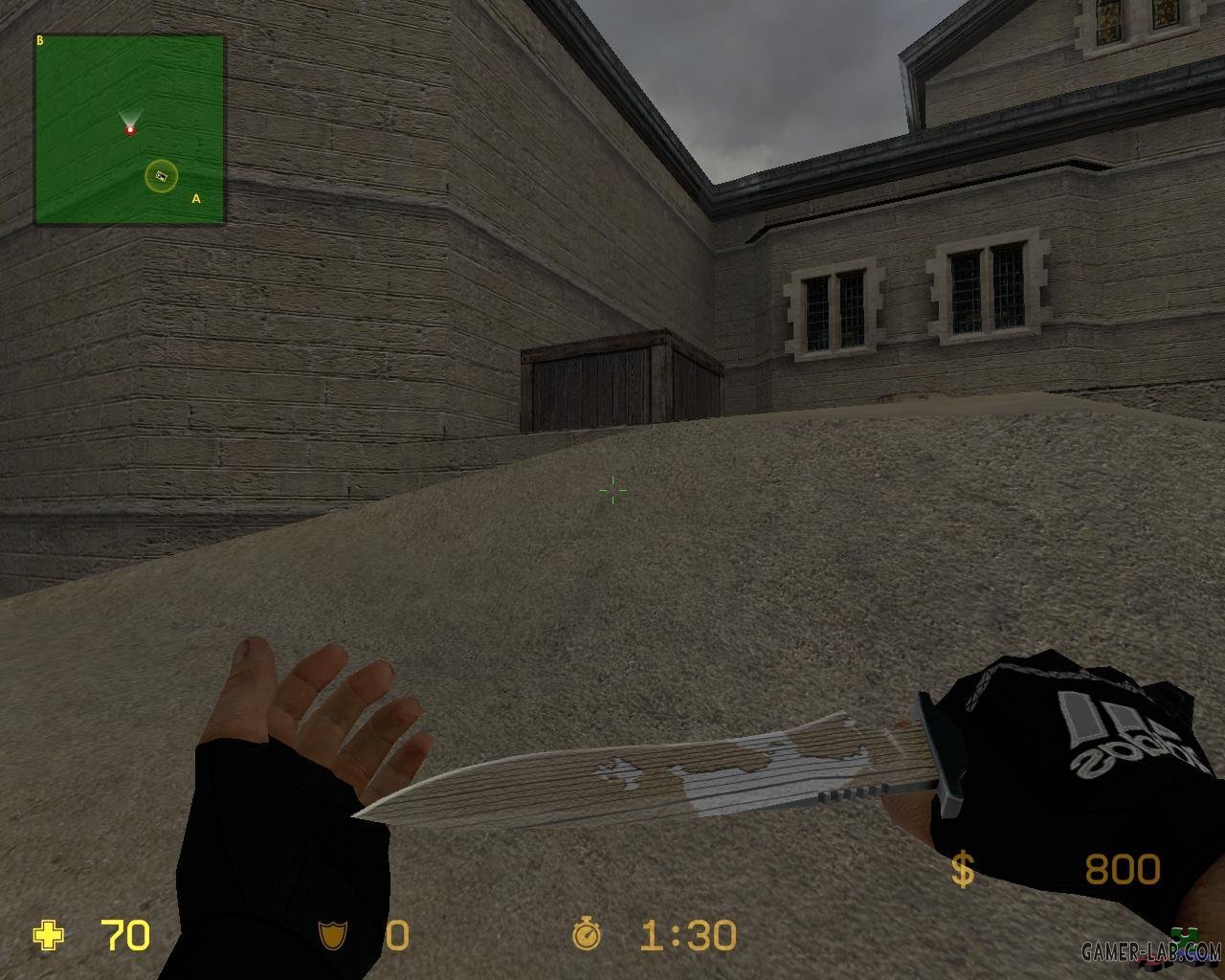The image size is (1225, 980).
Task: Click the circled bomb icon on the radar
Action: pyautogui.click(x=160, y=175)
